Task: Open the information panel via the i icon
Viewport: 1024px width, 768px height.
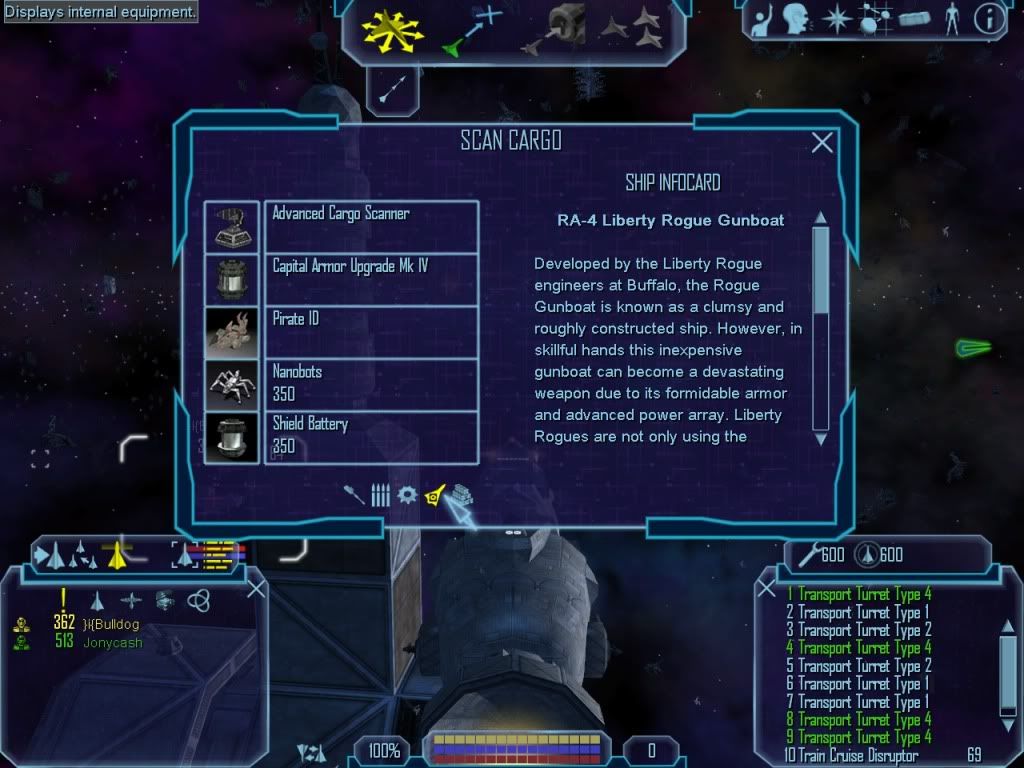Action: coord(989,20)
